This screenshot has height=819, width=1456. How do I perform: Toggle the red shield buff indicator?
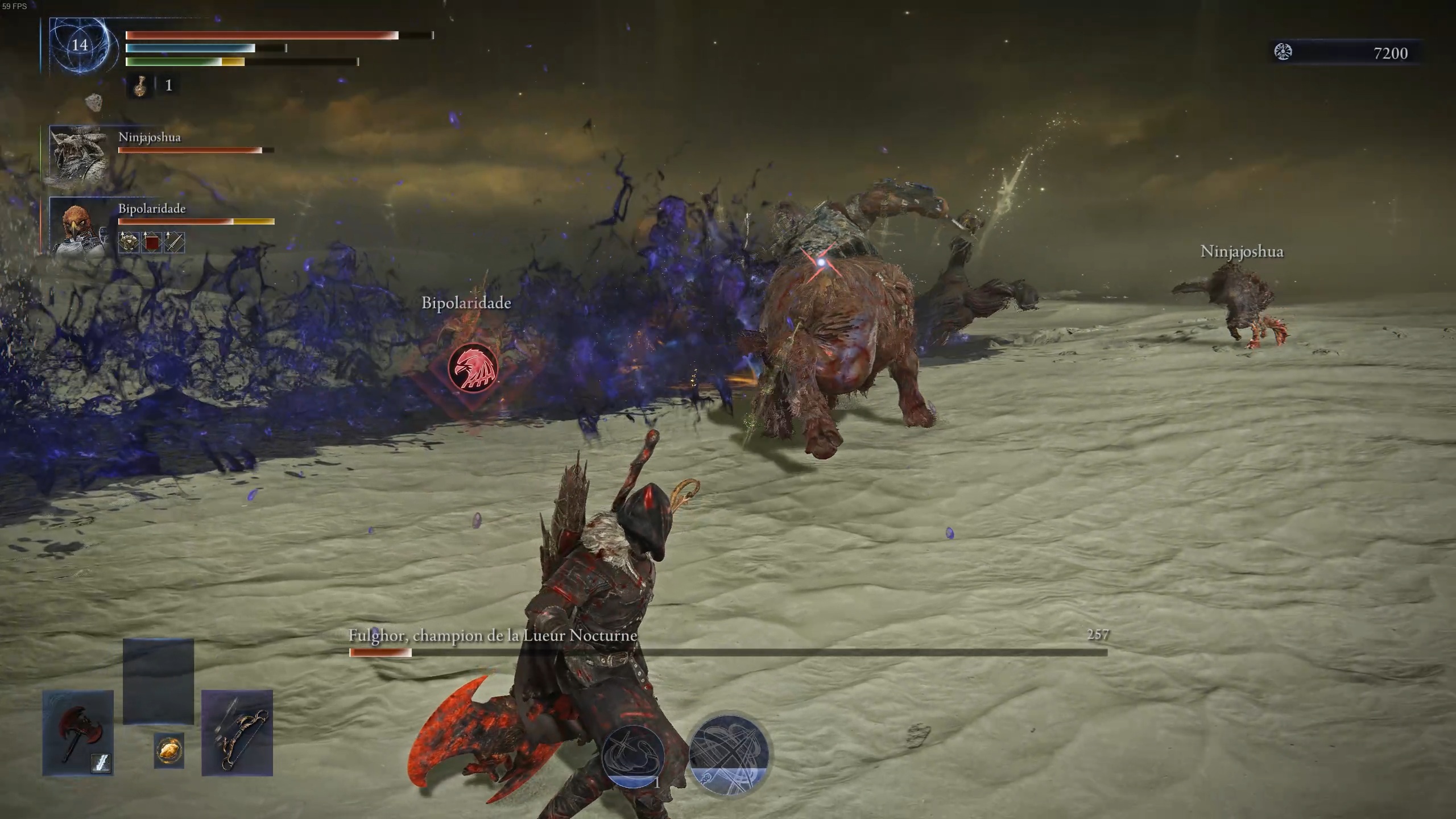[151, 242]
